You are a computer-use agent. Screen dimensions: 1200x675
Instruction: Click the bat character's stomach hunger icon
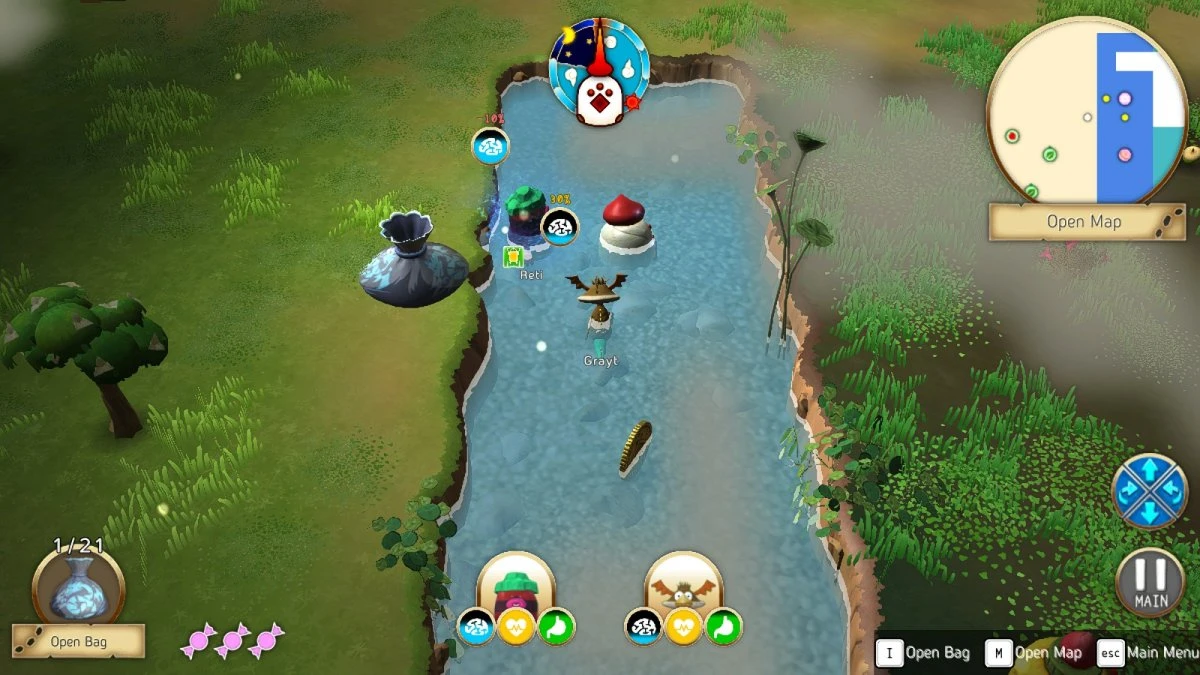[x=725, y=627]
